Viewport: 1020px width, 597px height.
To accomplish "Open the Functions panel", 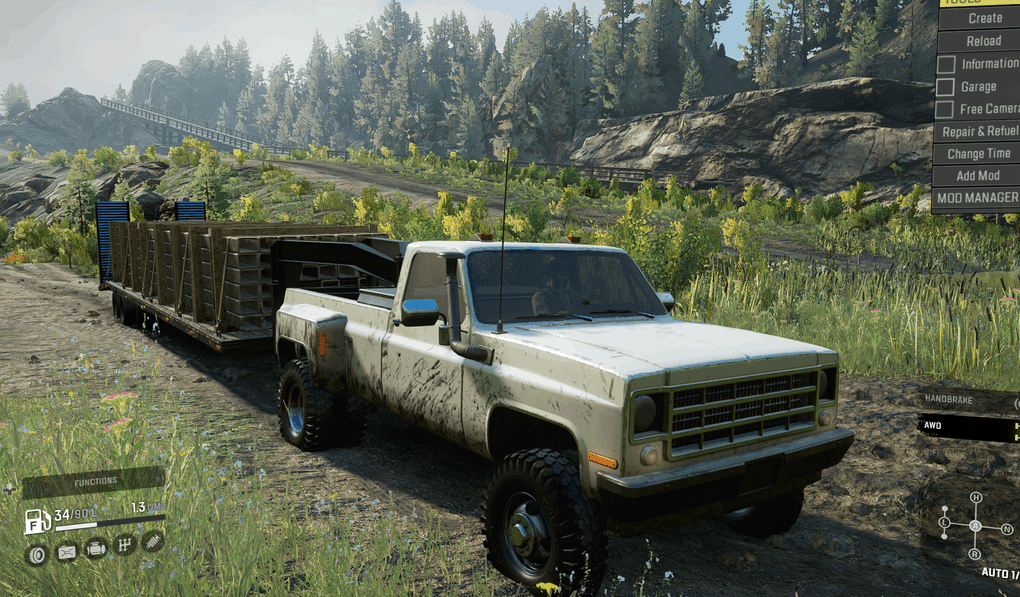I will point(94,482).
